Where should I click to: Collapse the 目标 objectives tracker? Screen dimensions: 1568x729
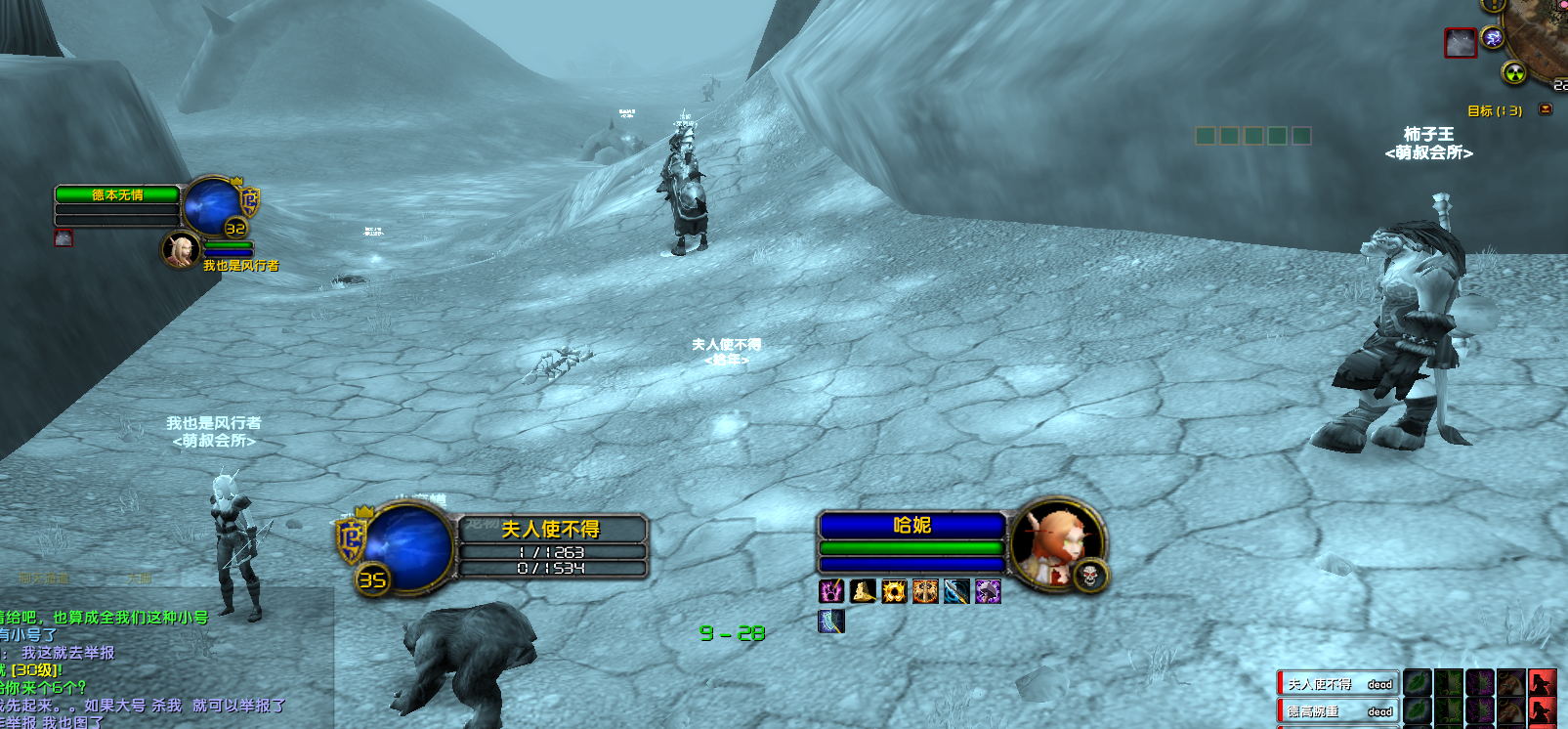coord(1545,109)
